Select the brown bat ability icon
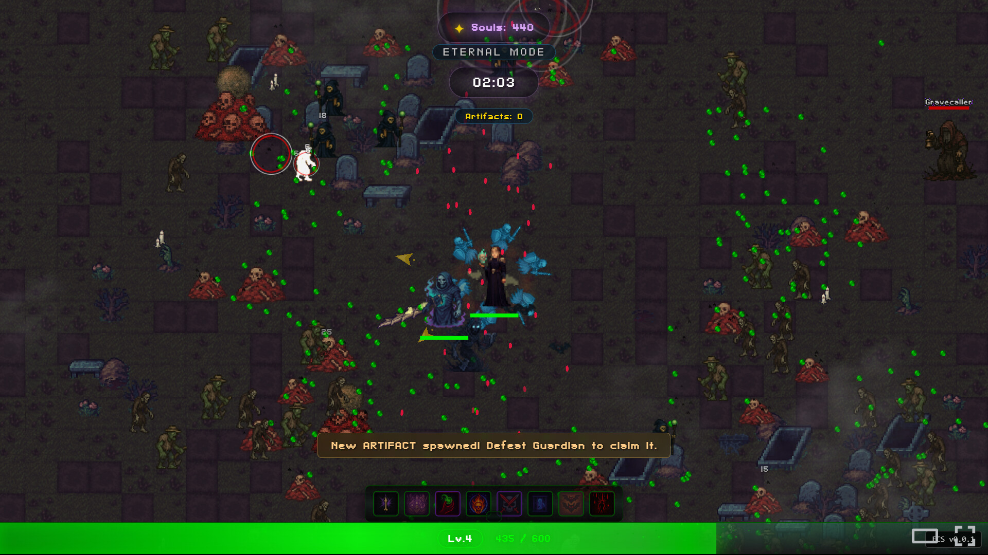 (571, 504)
